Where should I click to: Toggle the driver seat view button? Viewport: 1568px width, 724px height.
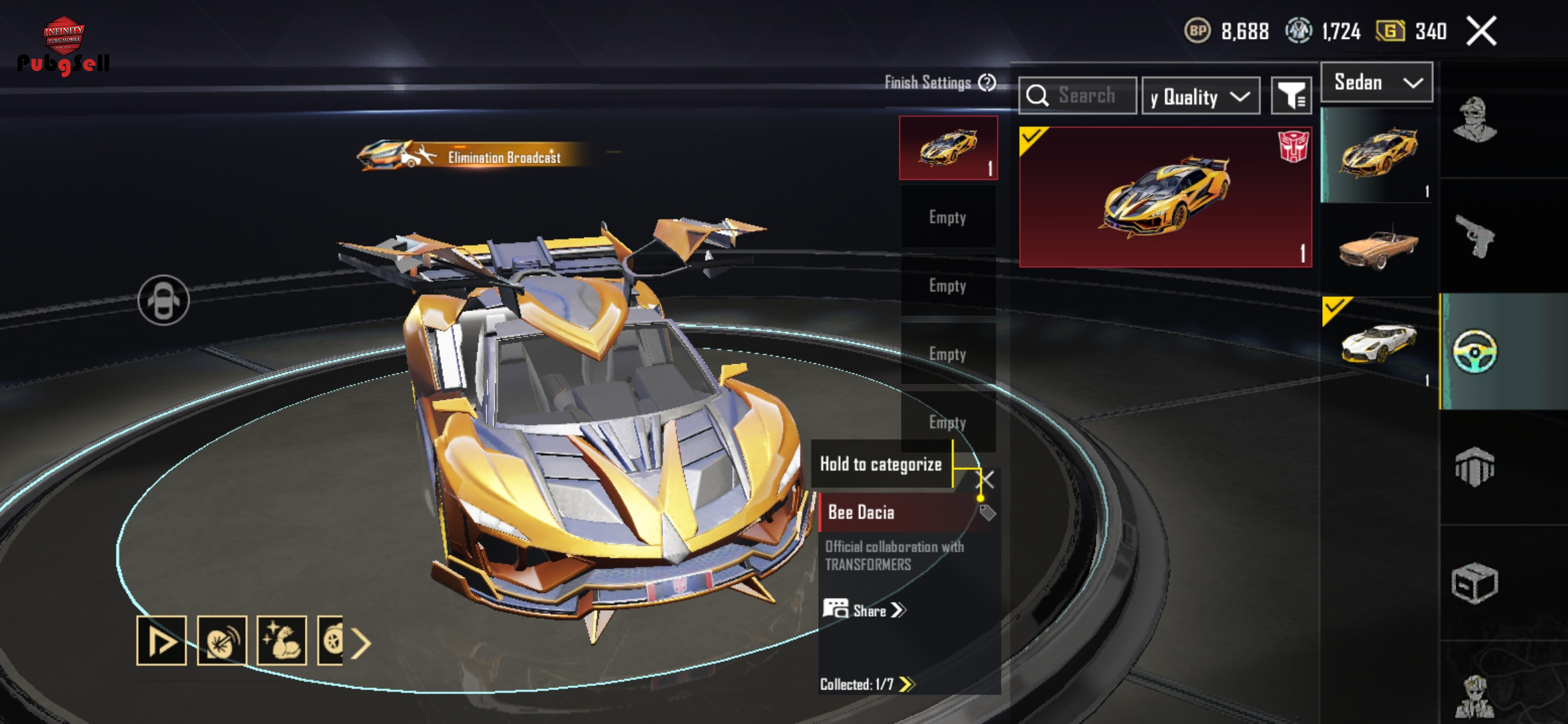pyautogui.click(x=164, y=300)
